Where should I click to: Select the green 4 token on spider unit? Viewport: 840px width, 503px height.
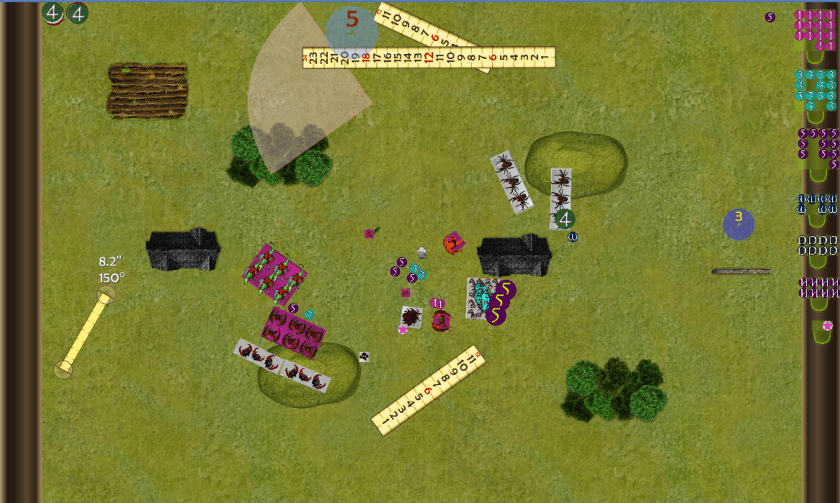click(565, 217)
